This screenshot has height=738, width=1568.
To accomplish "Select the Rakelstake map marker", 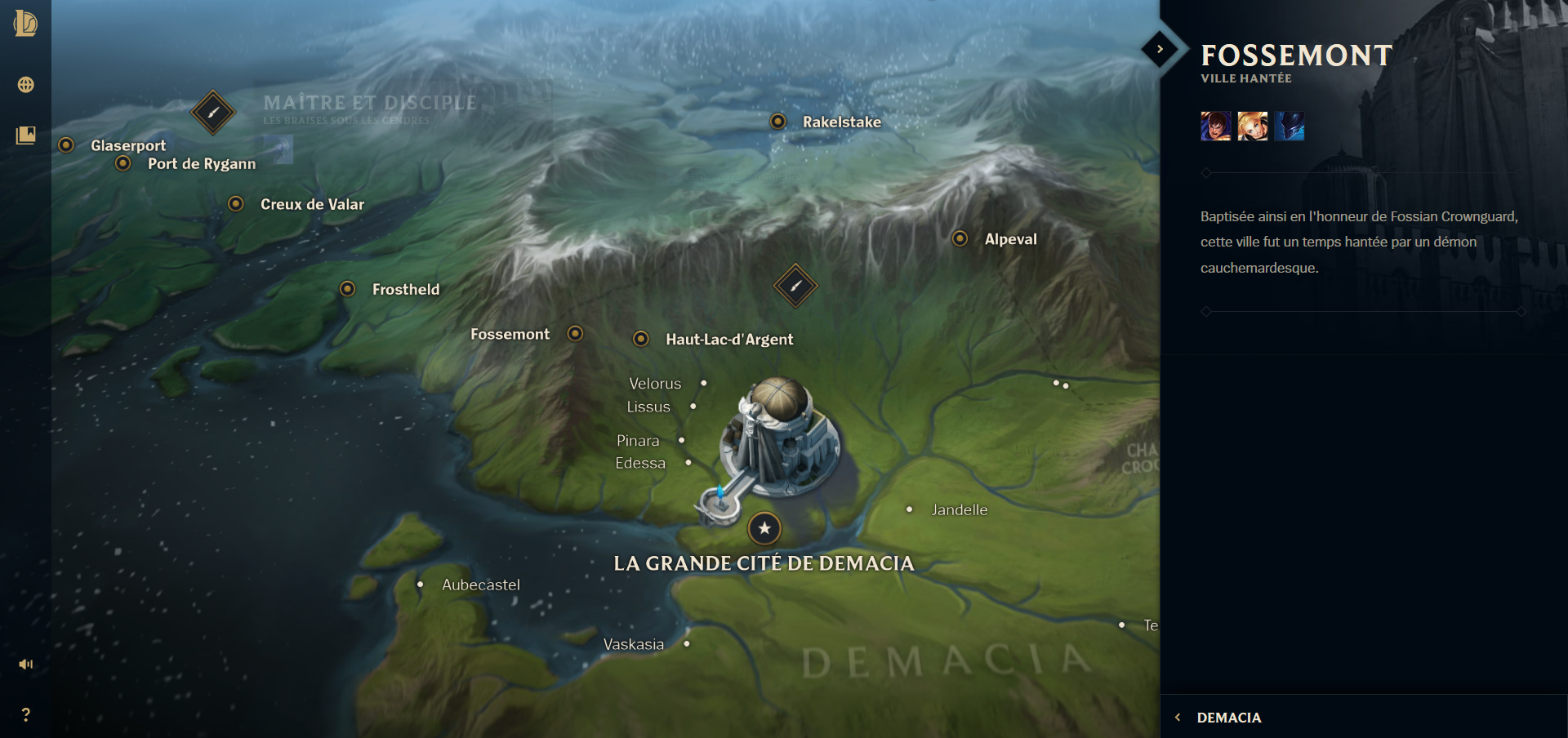I will pyautogui.click(x=778, y=122).
